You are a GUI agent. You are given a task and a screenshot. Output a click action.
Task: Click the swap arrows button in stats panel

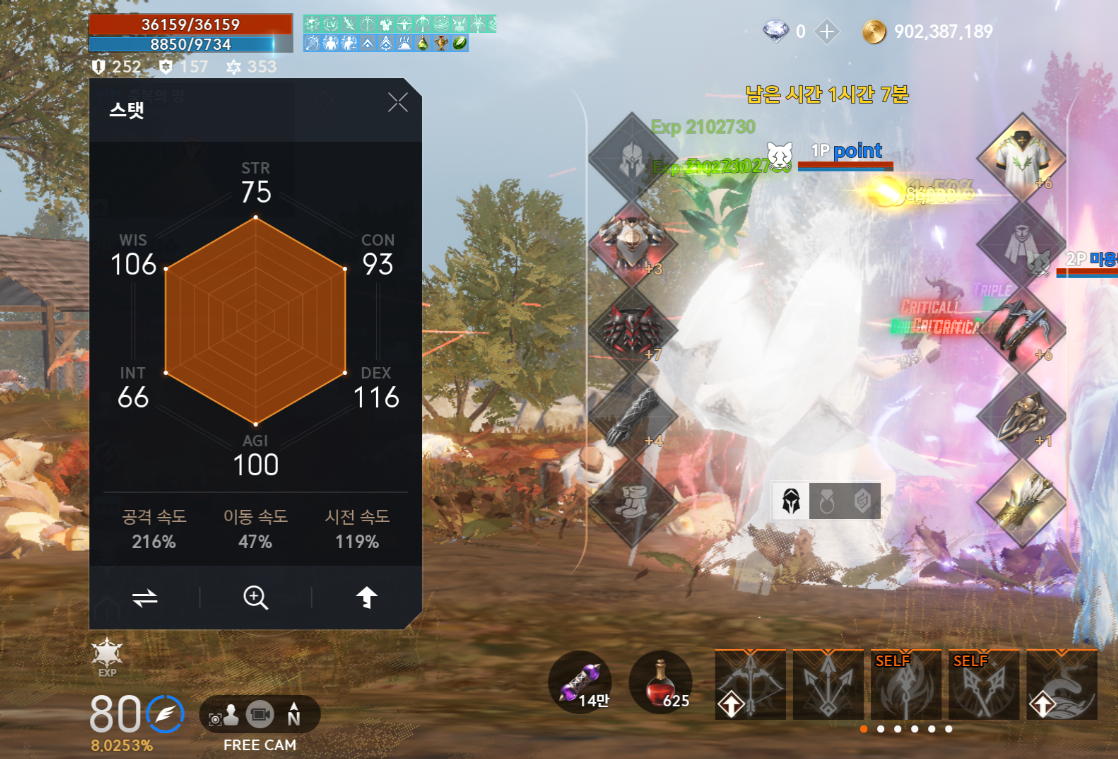coord(145,597)
